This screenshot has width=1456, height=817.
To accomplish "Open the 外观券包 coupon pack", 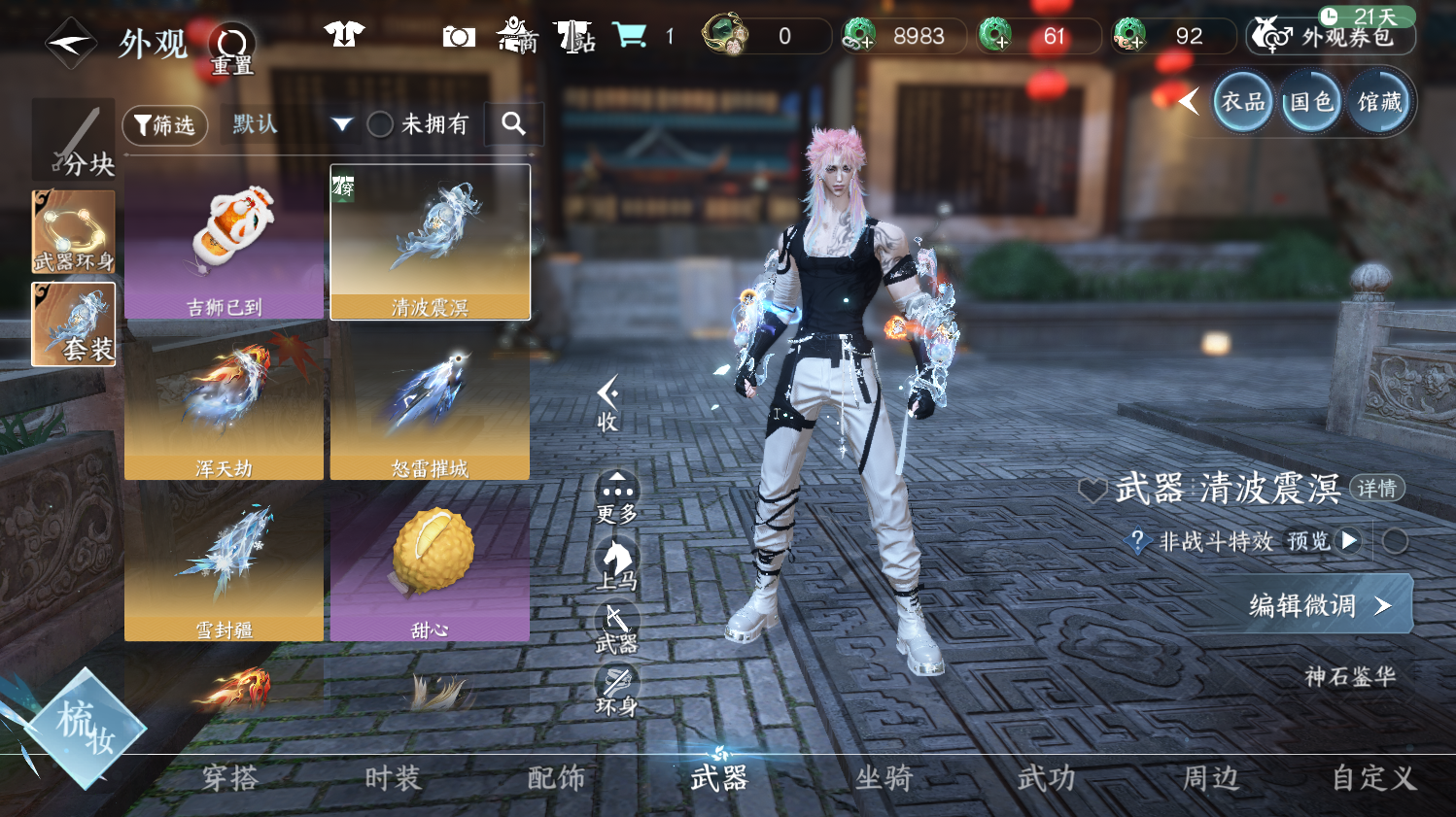I will (1331, 37).
